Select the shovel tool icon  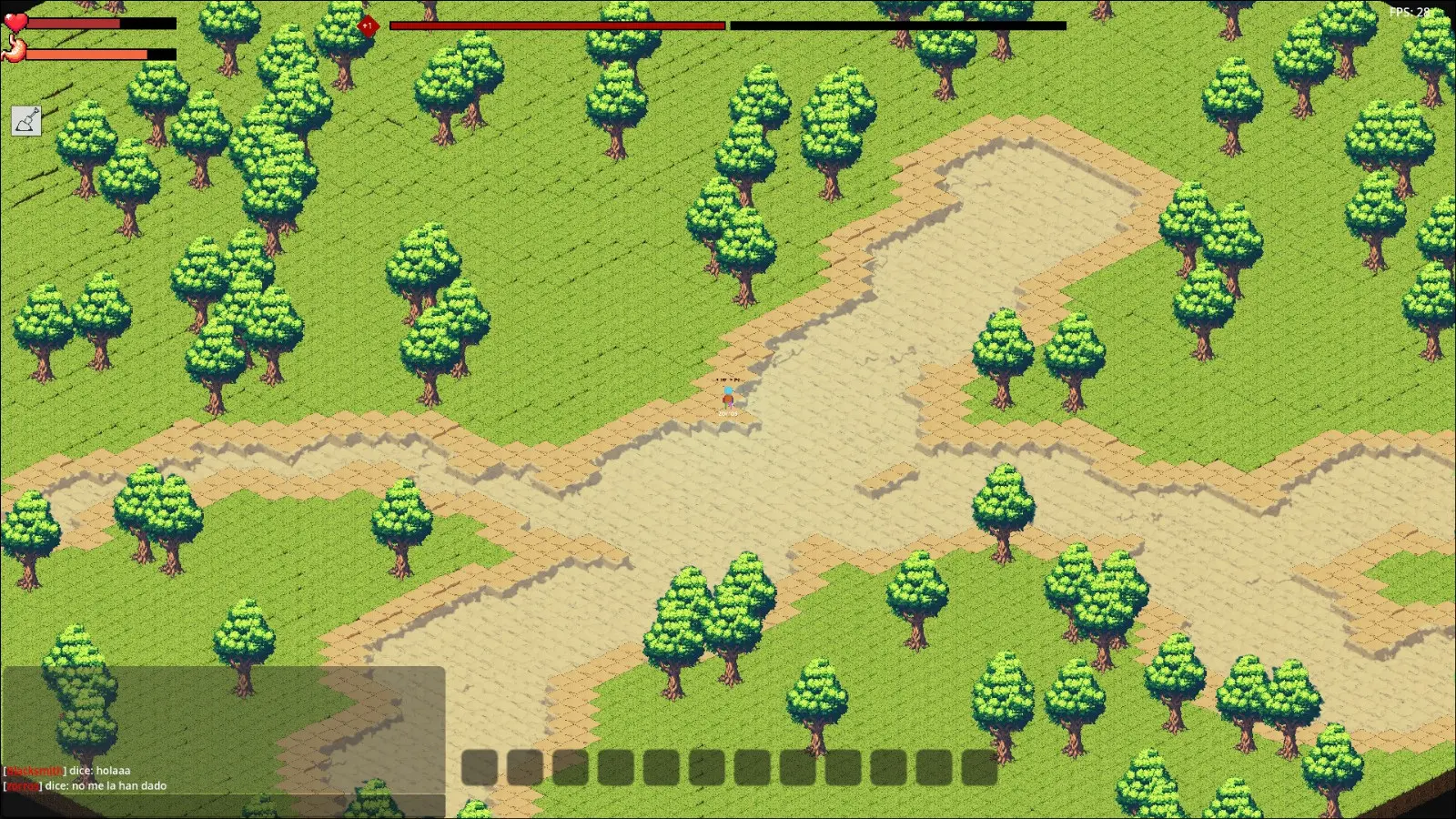point(25,121)
